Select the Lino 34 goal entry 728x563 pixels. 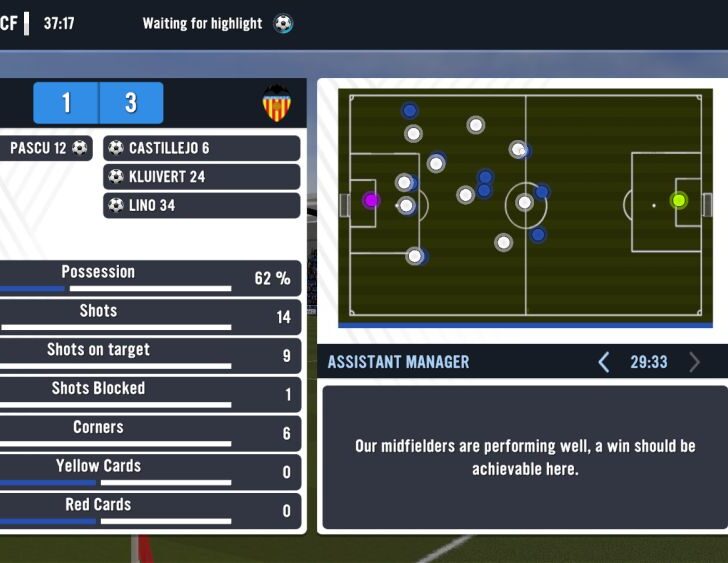[201, 205]
